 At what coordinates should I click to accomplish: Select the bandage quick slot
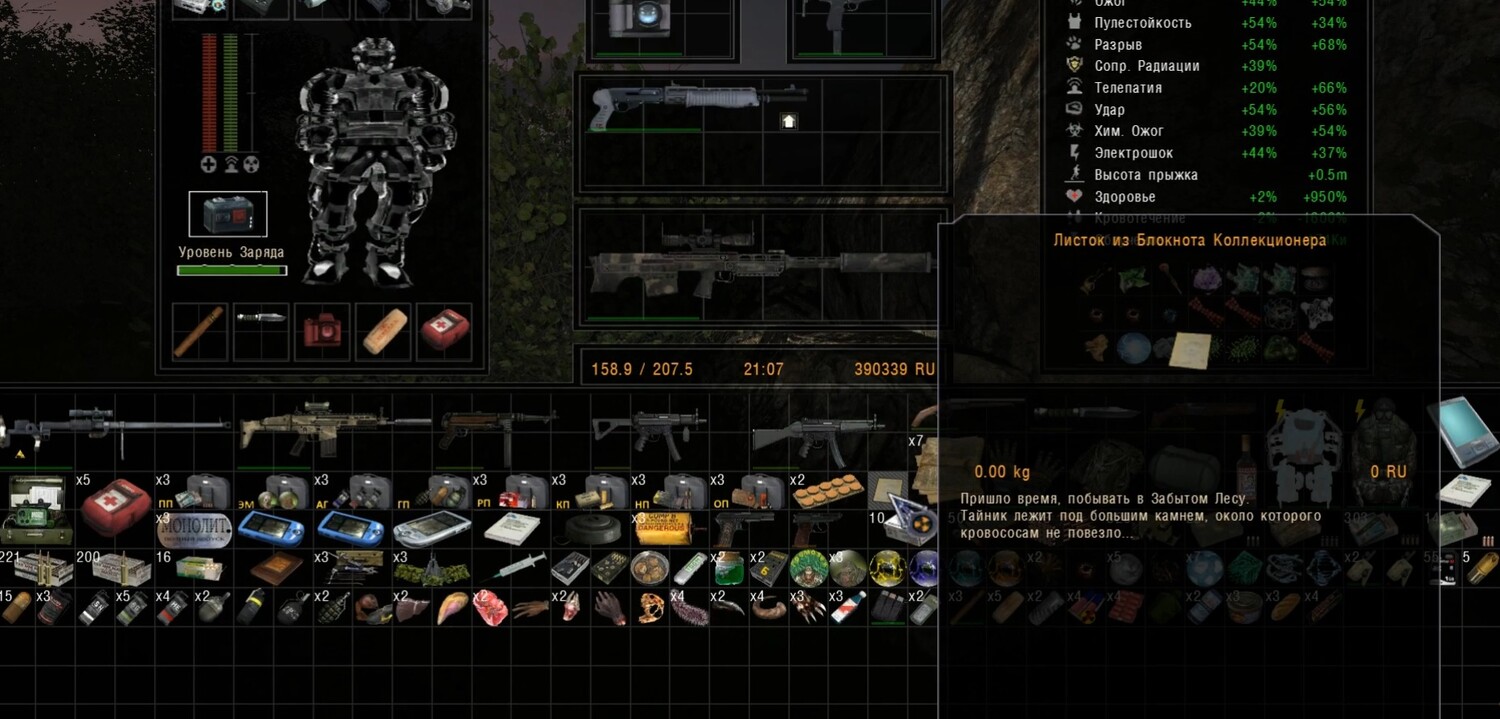(385, 331)
